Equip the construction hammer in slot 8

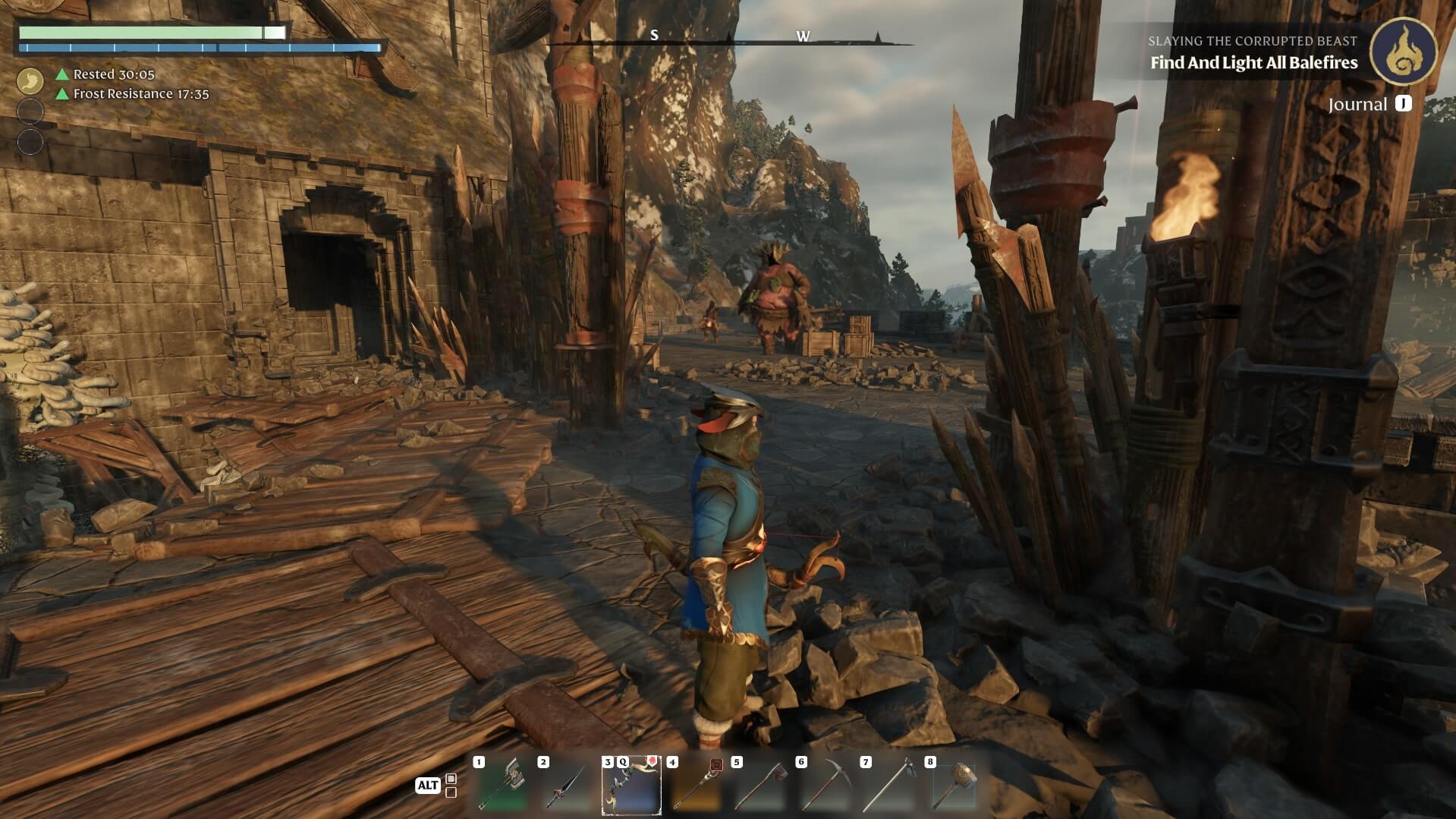(x=954, y=786)
